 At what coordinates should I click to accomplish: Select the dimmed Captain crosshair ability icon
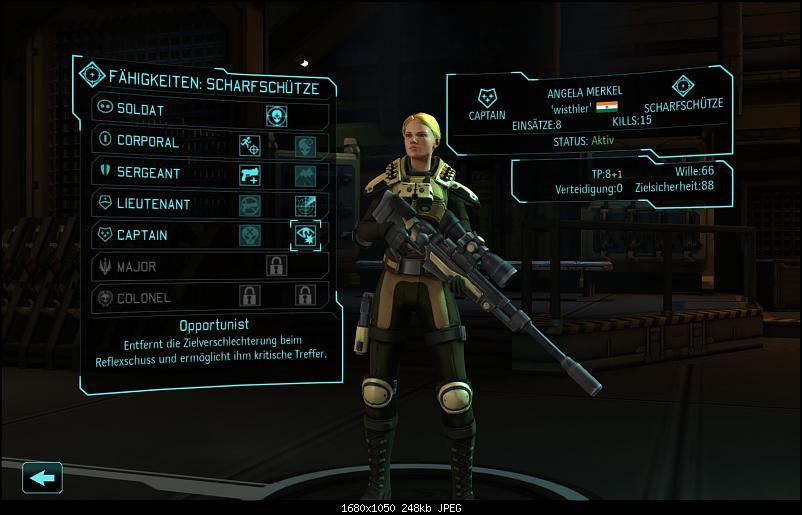[x=250, y=235]
